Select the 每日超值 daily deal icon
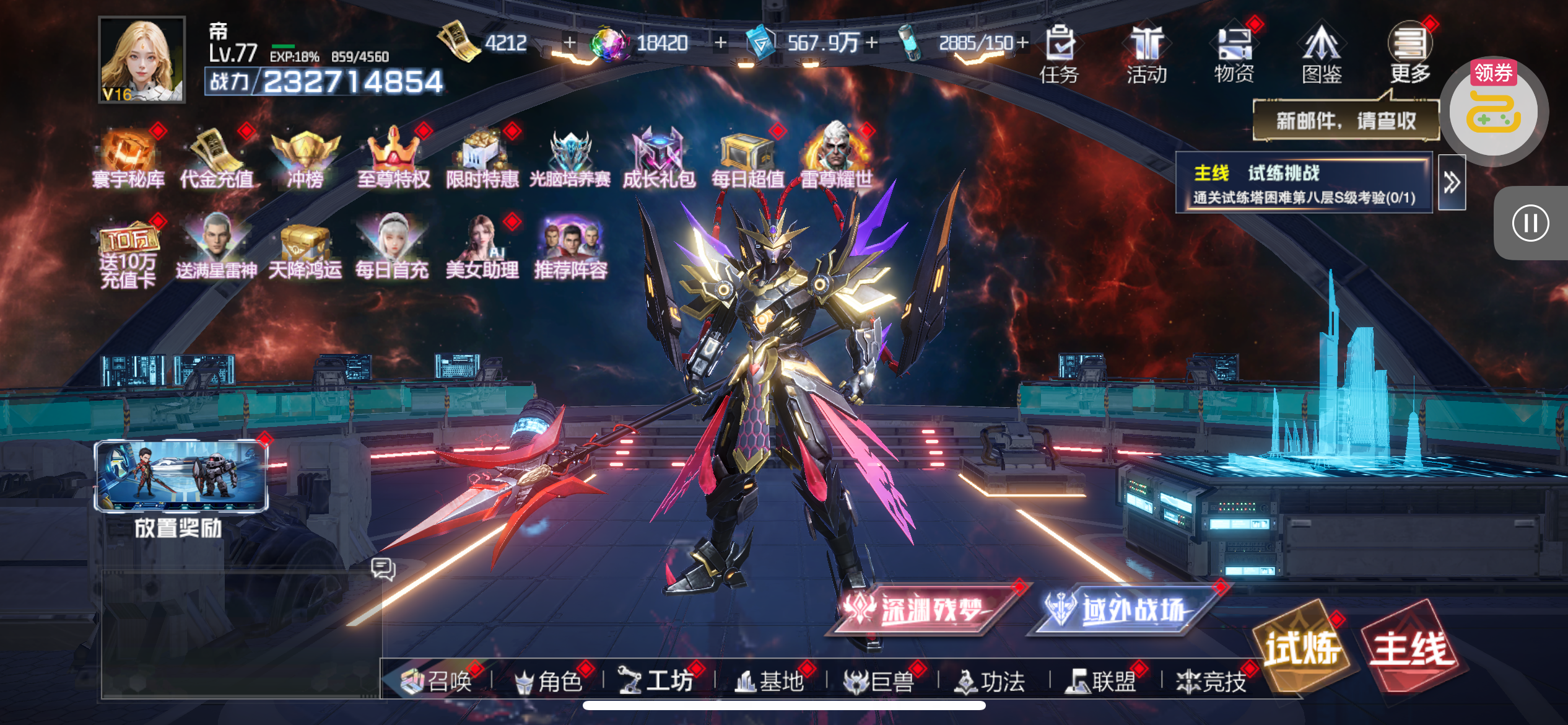 747,159
